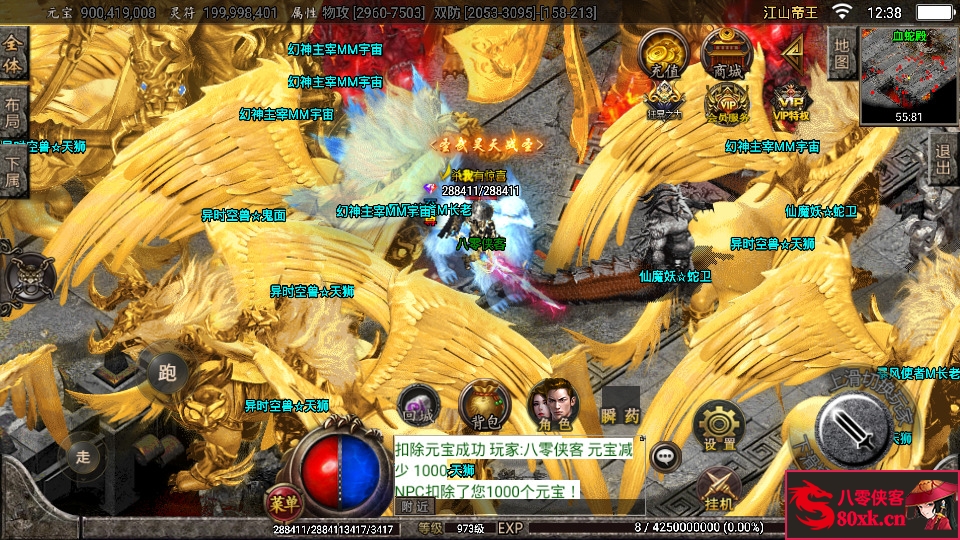Open the 商城 shop
This screenshot has height=540, width=960.
[x=727, y=54]
